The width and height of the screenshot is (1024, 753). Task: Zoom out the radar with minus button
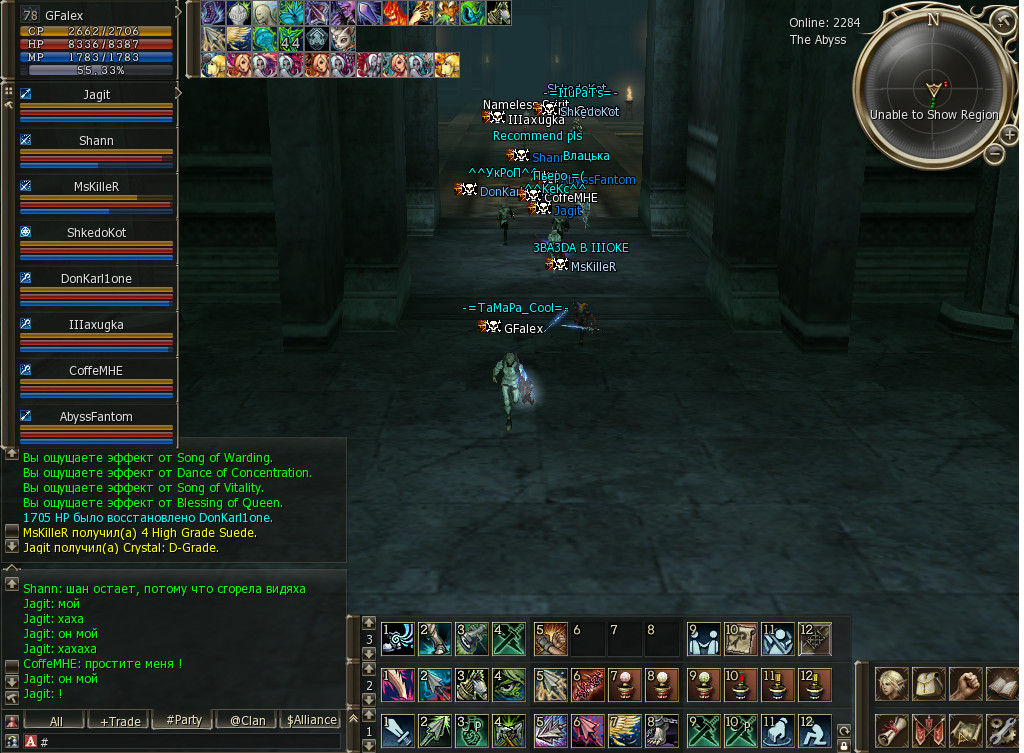[x=994, y=154]
